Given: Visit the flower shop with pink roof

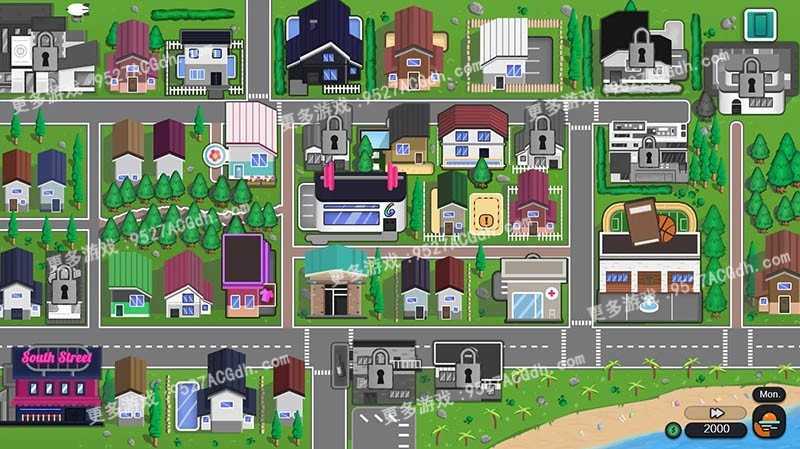Looking at the screenshot, I should (x=250, y=142).
